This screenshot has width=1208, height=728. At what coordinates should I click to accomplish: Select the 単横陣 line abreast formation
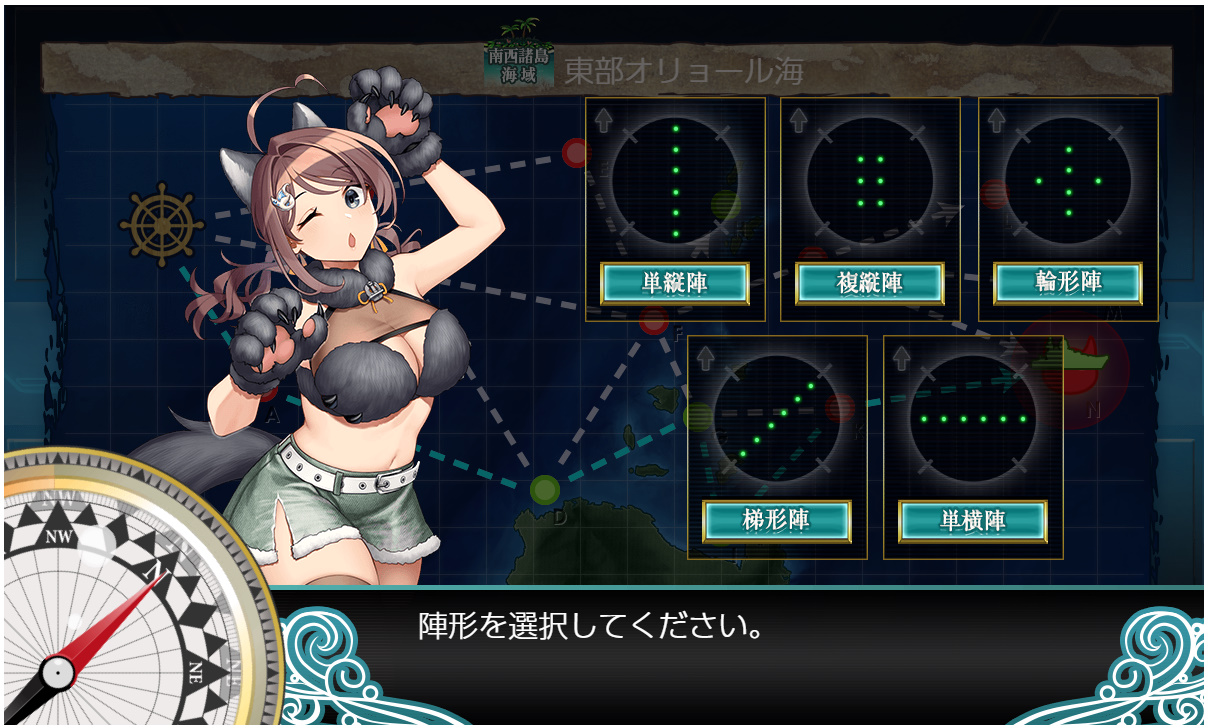pos(973,521)
